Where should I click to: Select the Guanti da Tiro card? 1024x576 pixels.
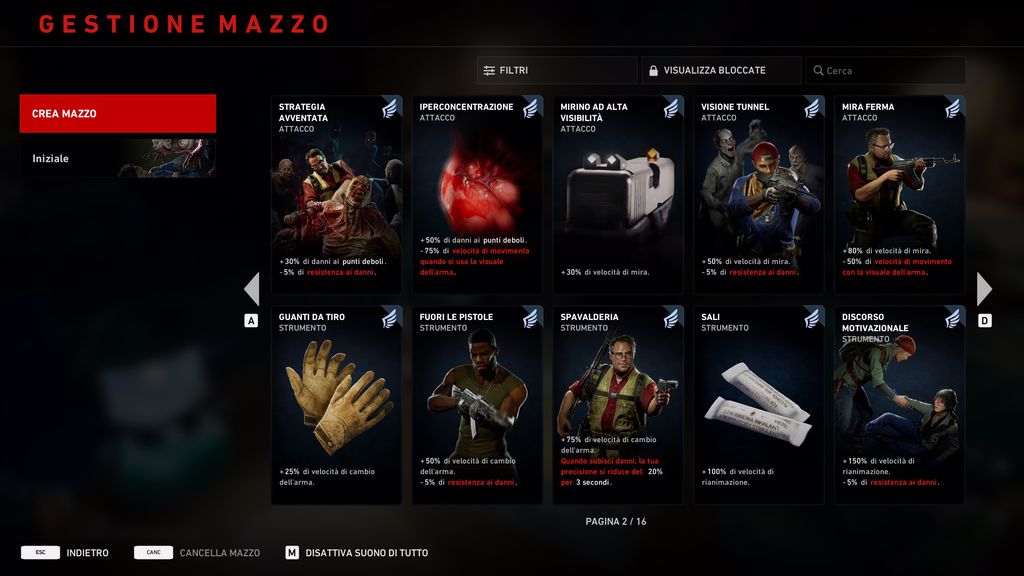(336, 404)
